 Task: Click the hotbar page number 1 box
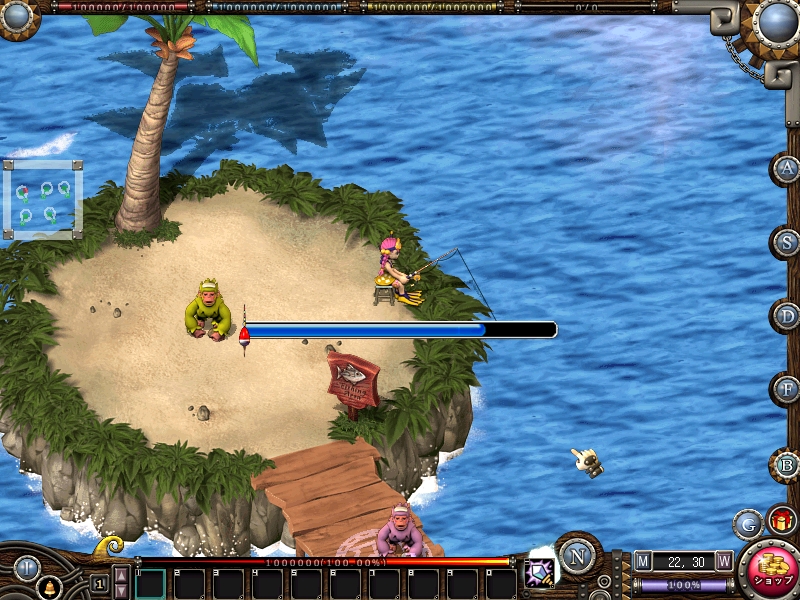(x=99, y=583)
